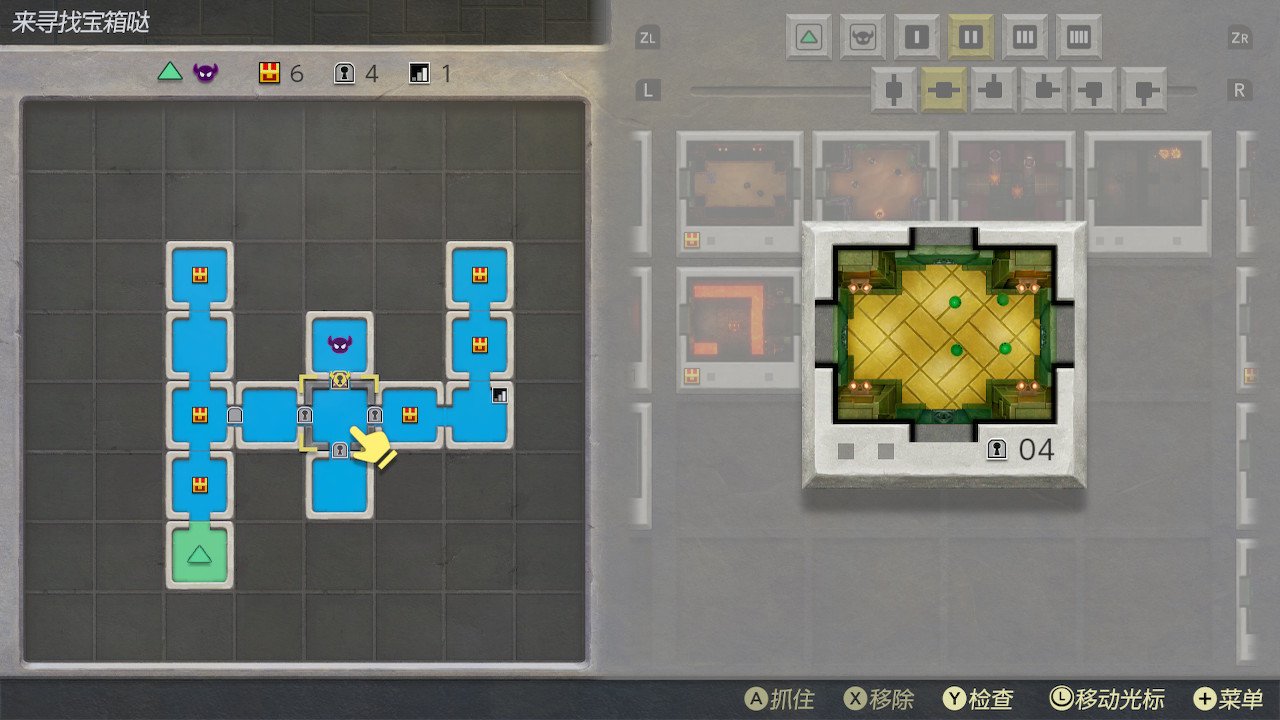Switch to the boss chamber tab

862,38
